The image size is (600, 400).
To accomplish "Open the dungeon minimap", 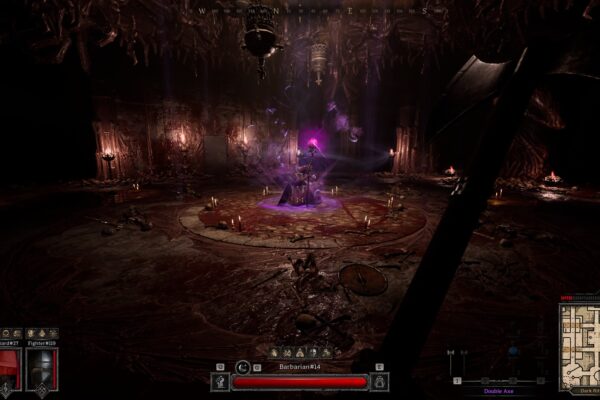I will click(x=578, y=346).
